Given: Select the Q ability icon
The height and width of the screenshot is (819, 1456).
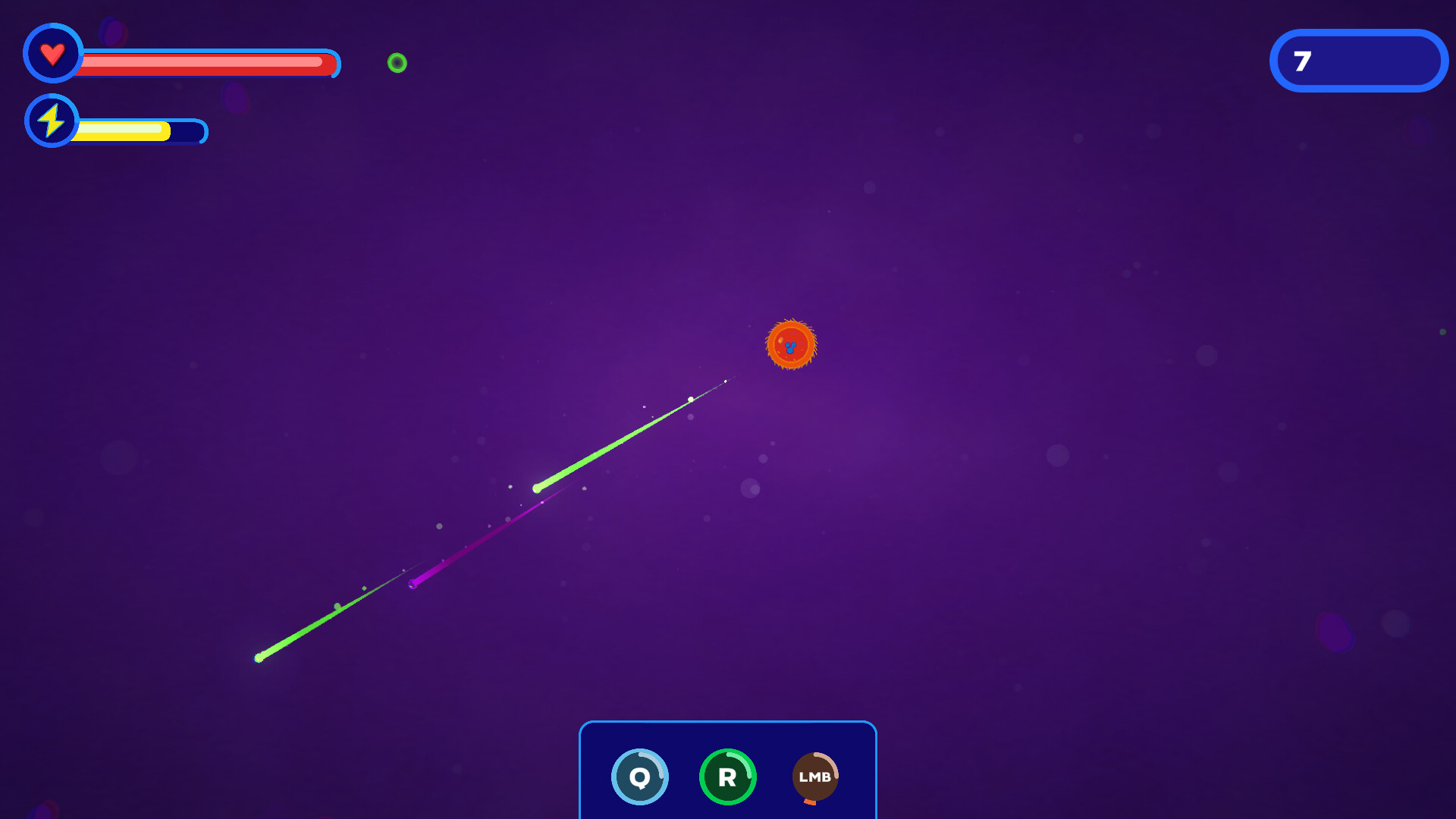Looking at the screenshot, I should 639,776.
